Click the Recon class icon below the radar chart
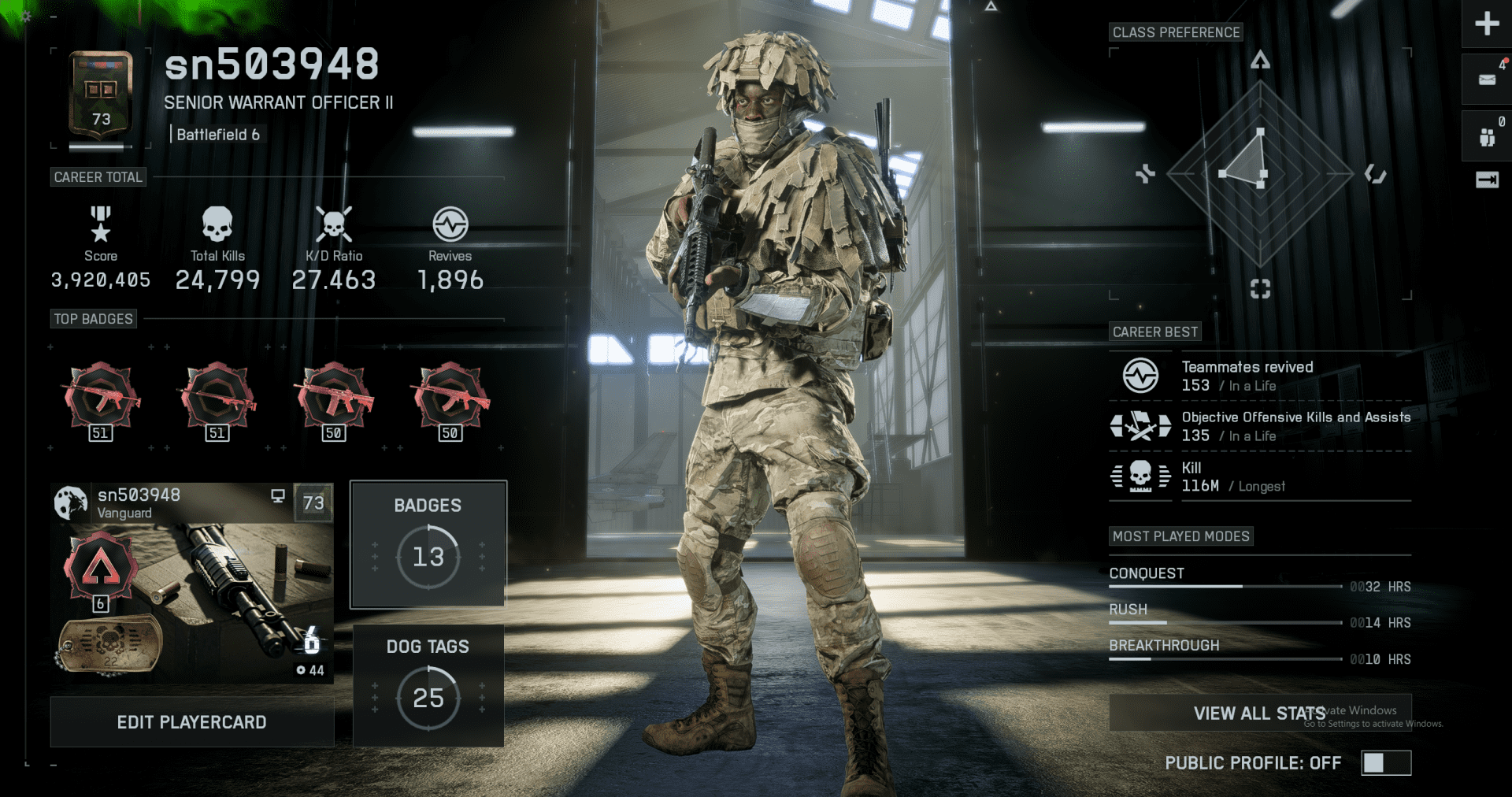The height and width of the screenshot is (797, 1512). click(1261, 289)
